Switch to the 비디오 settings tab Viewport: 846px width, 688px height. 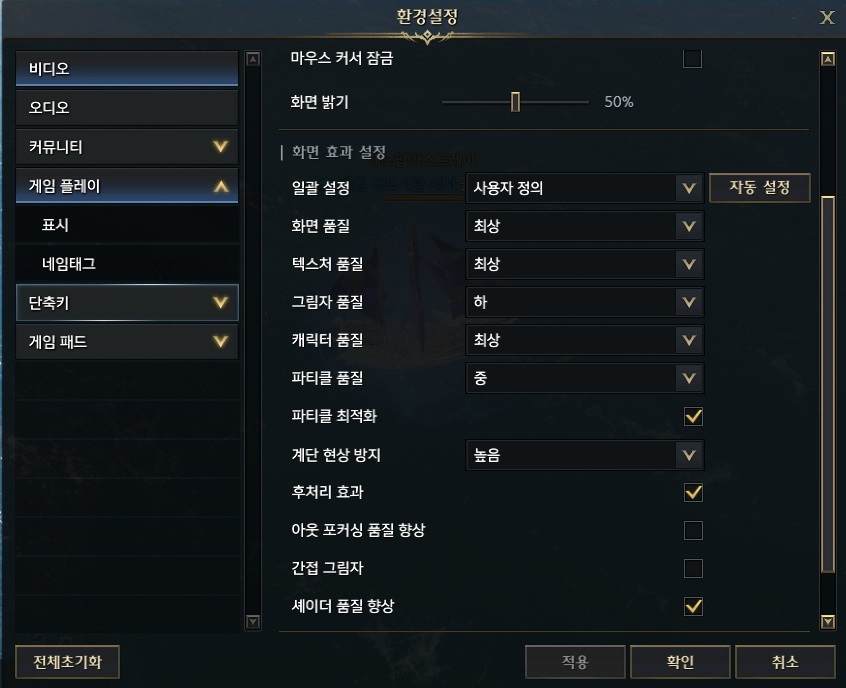click(x=127, y=69)
